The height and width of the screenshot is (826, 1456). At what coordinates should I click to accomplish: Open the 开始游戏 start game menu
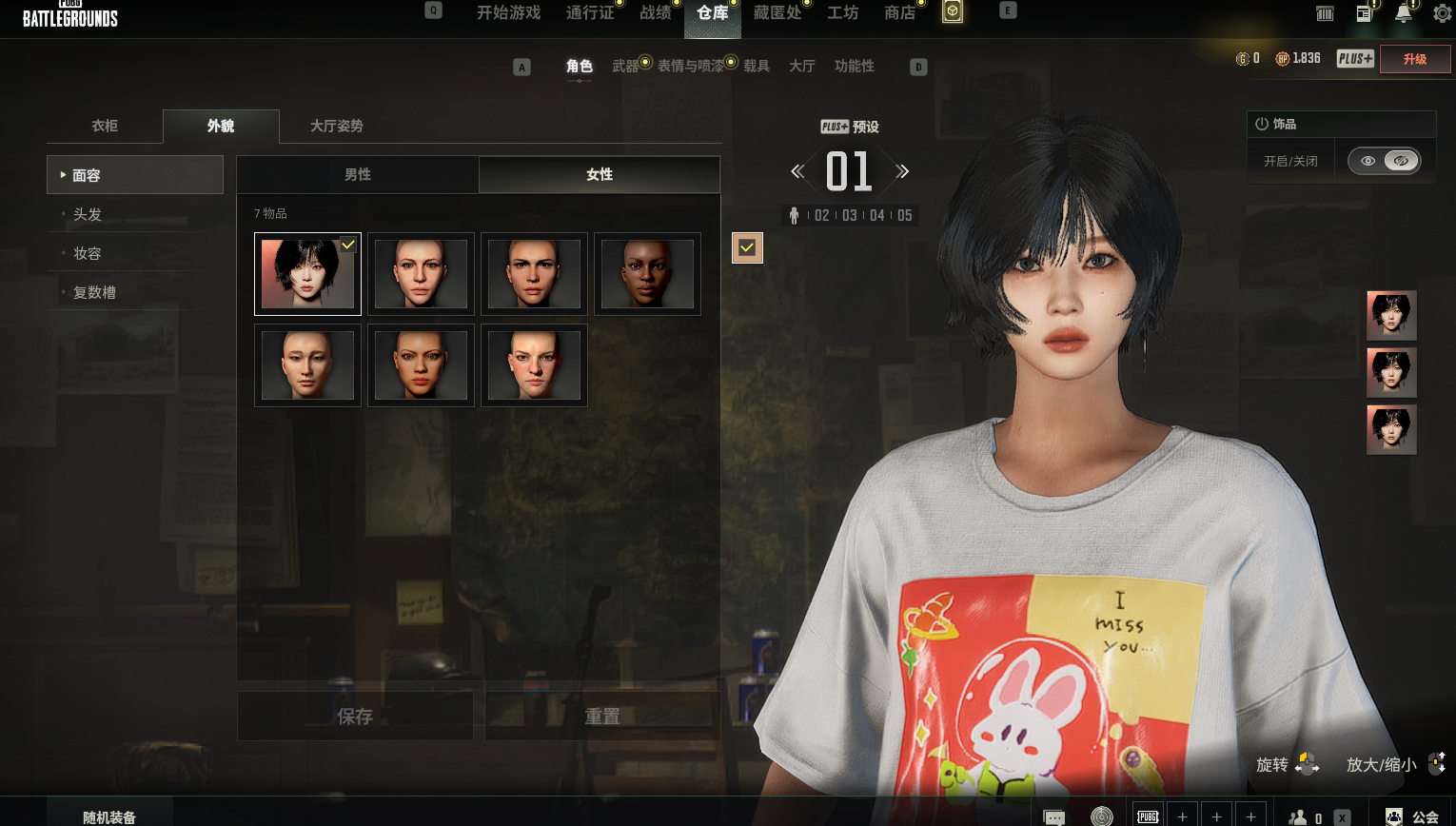tap(508, 13)
